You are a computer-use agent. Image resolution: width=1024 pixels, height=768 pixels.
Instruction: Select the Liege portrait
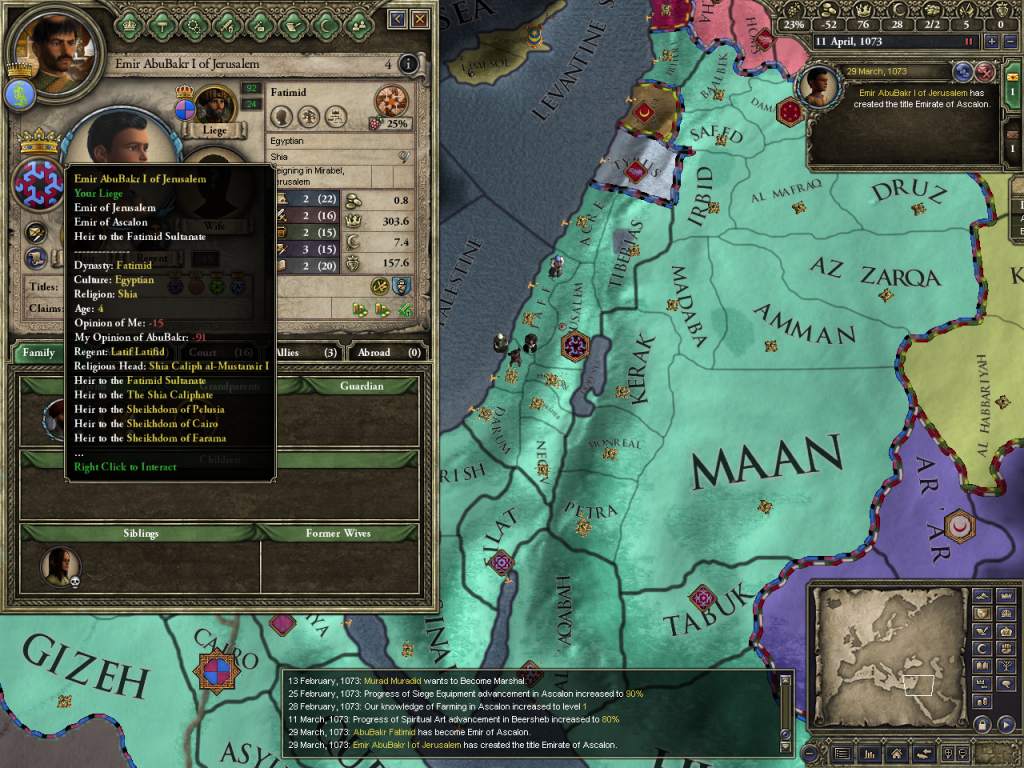click(x=214, y=104)
